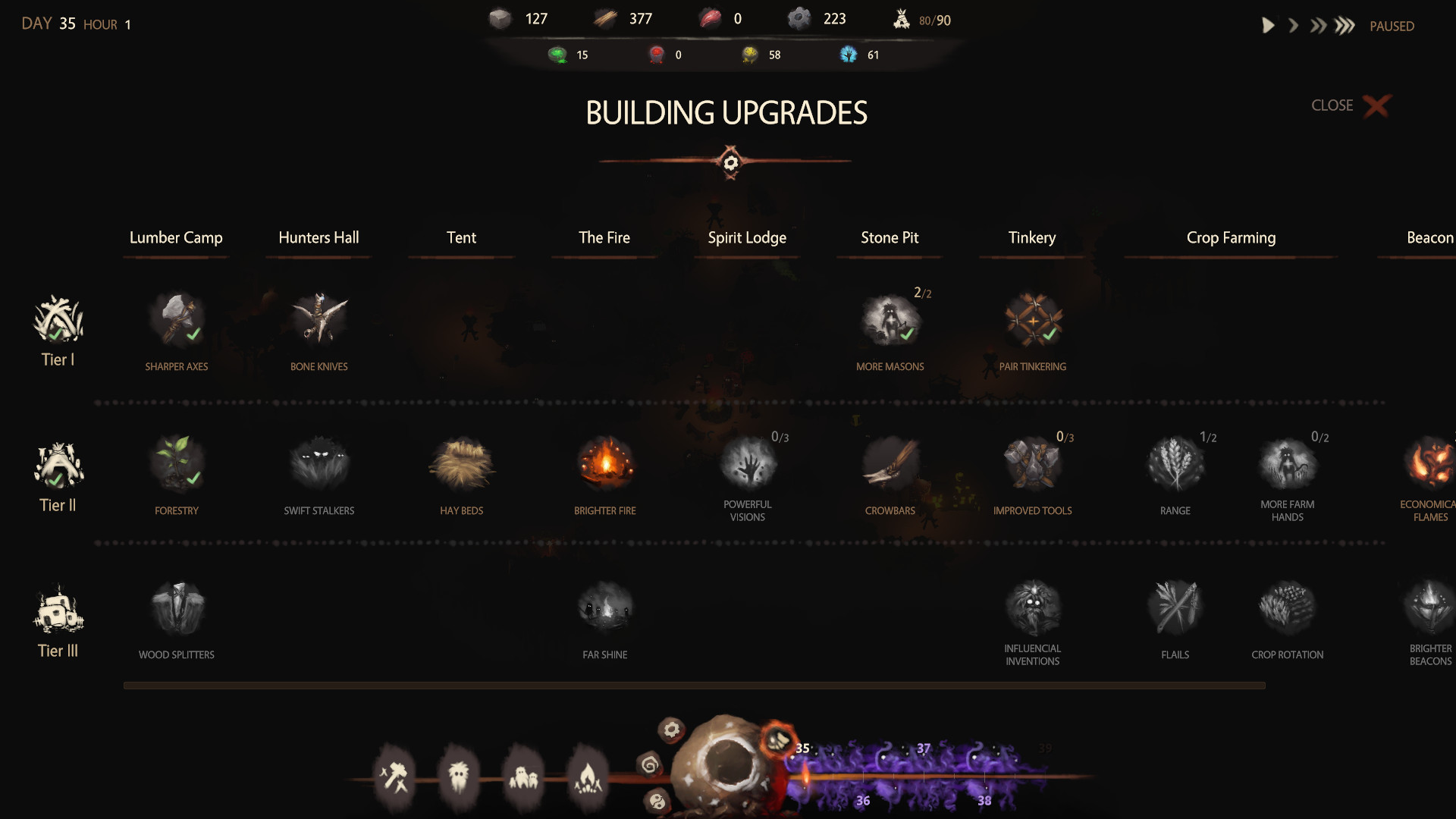Image resolution: width=1456 pixels, height=819 pixels.
Task: Resume the game with the play button
Action: (x=1268, y=25)
